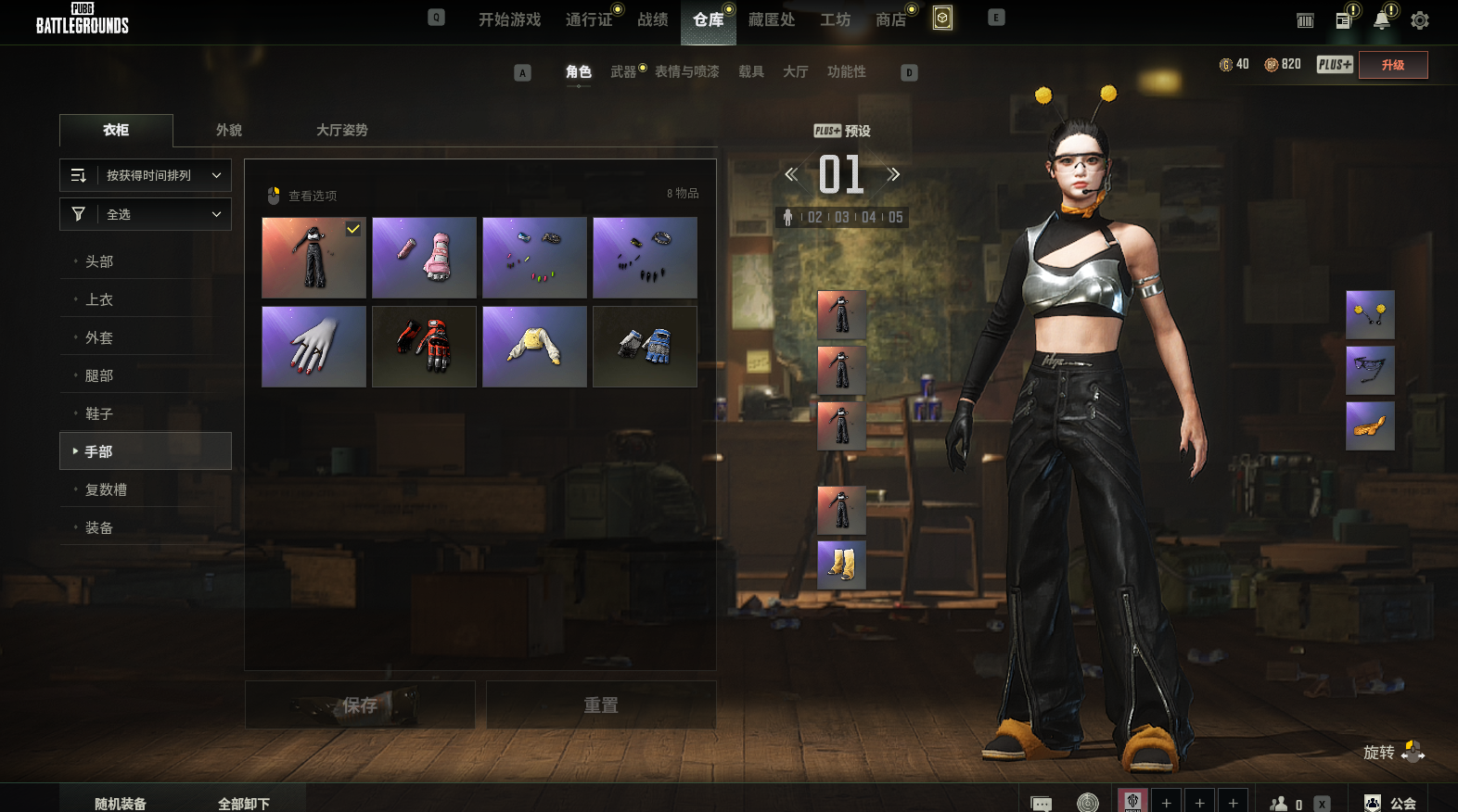This screenshot has width=1458, height=812.
Task: Click the red 升级 upgrade button
Action: tap(1392, 65)
